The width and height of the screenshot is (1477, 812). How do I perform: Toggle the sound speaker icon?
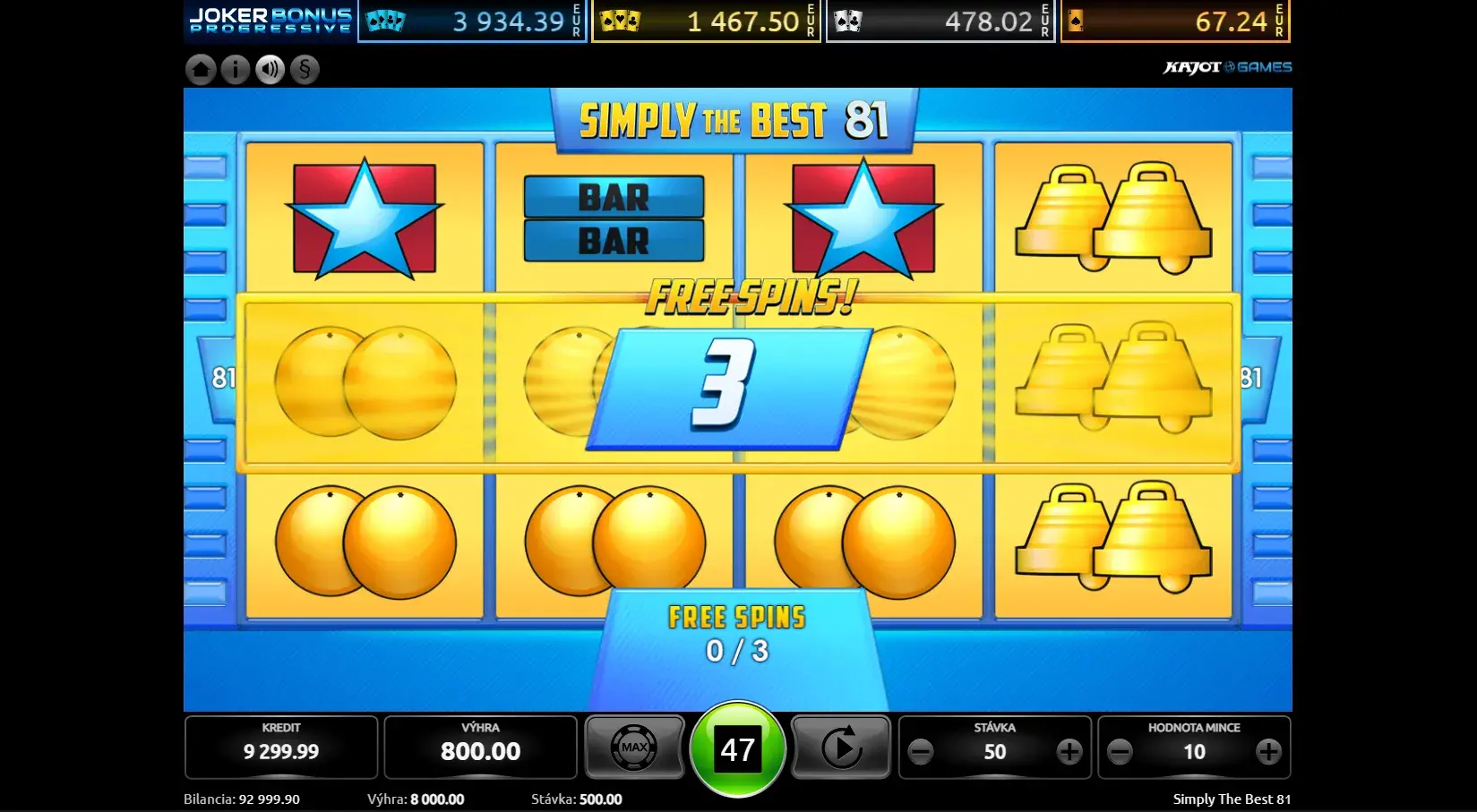point(270,70)
